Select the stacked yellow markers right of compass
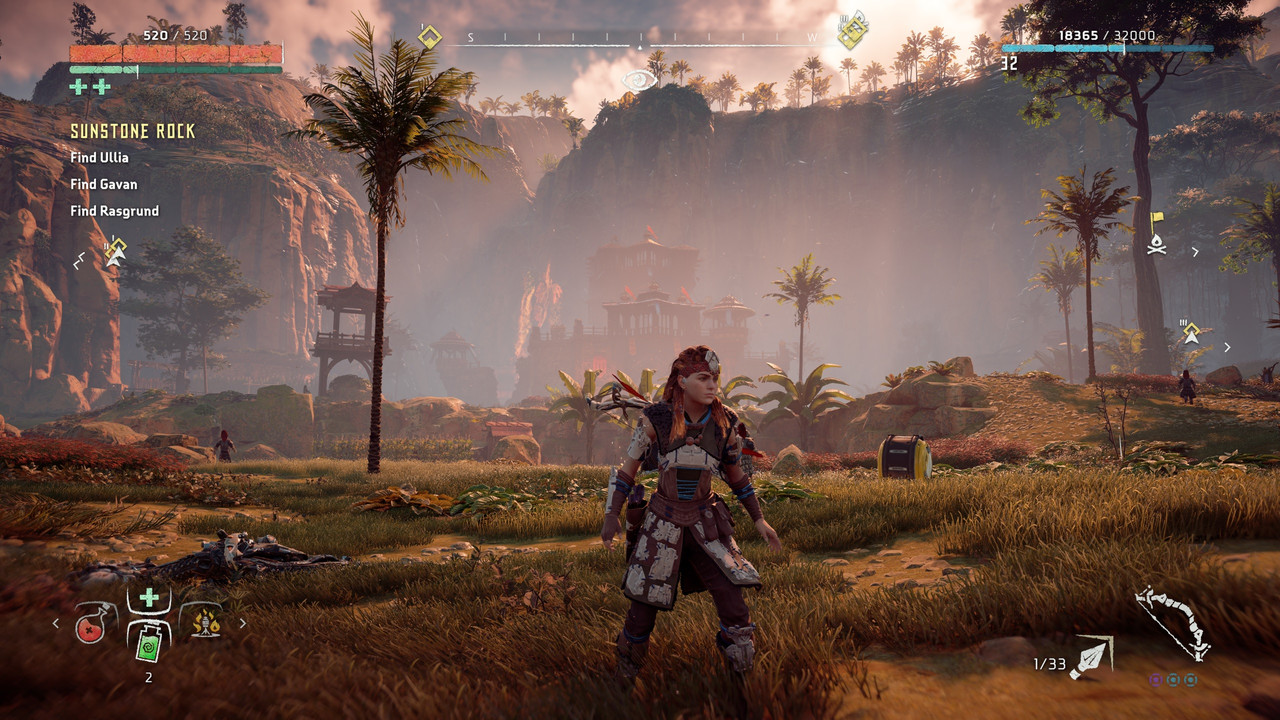 pos(852,31)
